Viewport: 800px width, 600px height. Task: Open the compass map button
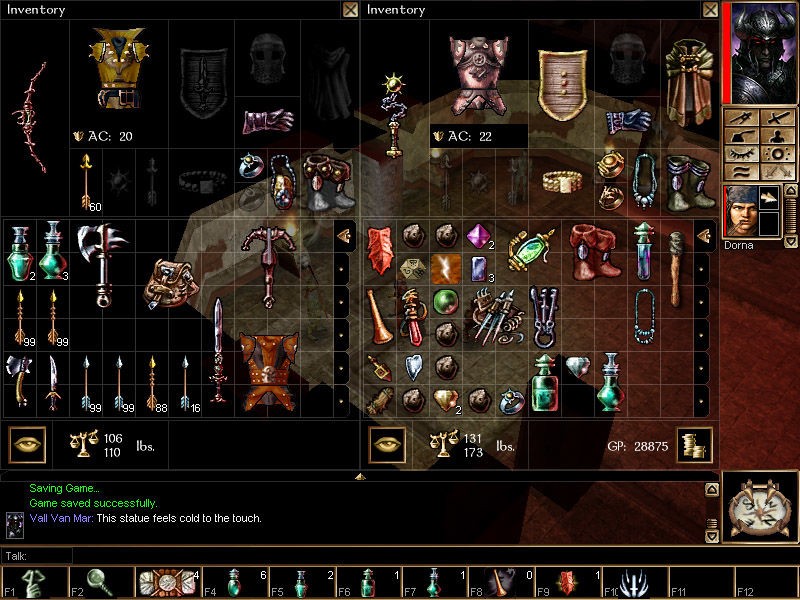[760, 513]
